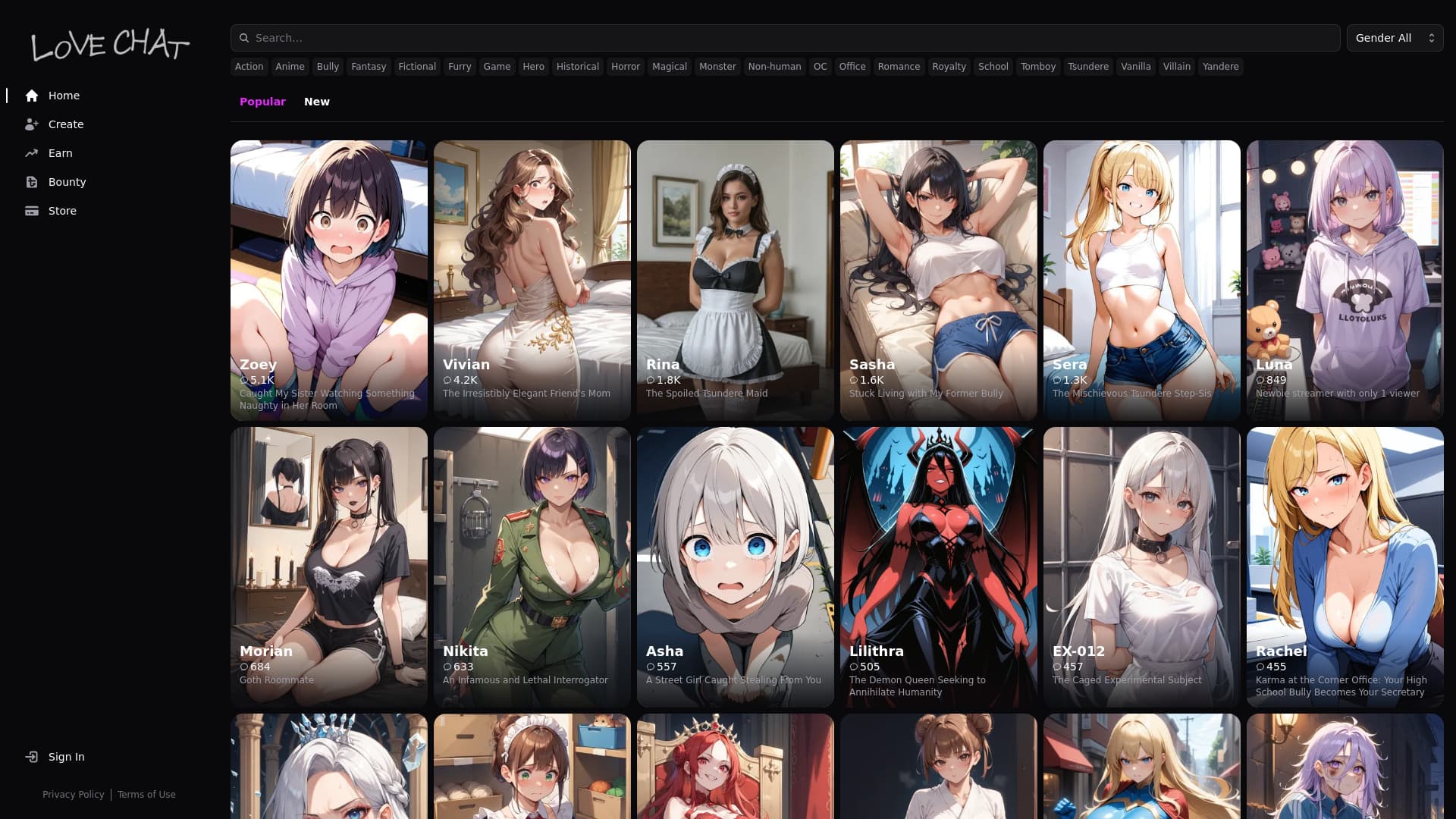
Task: Expand gender options with the chevron arrows
Action: point(1430,37)
